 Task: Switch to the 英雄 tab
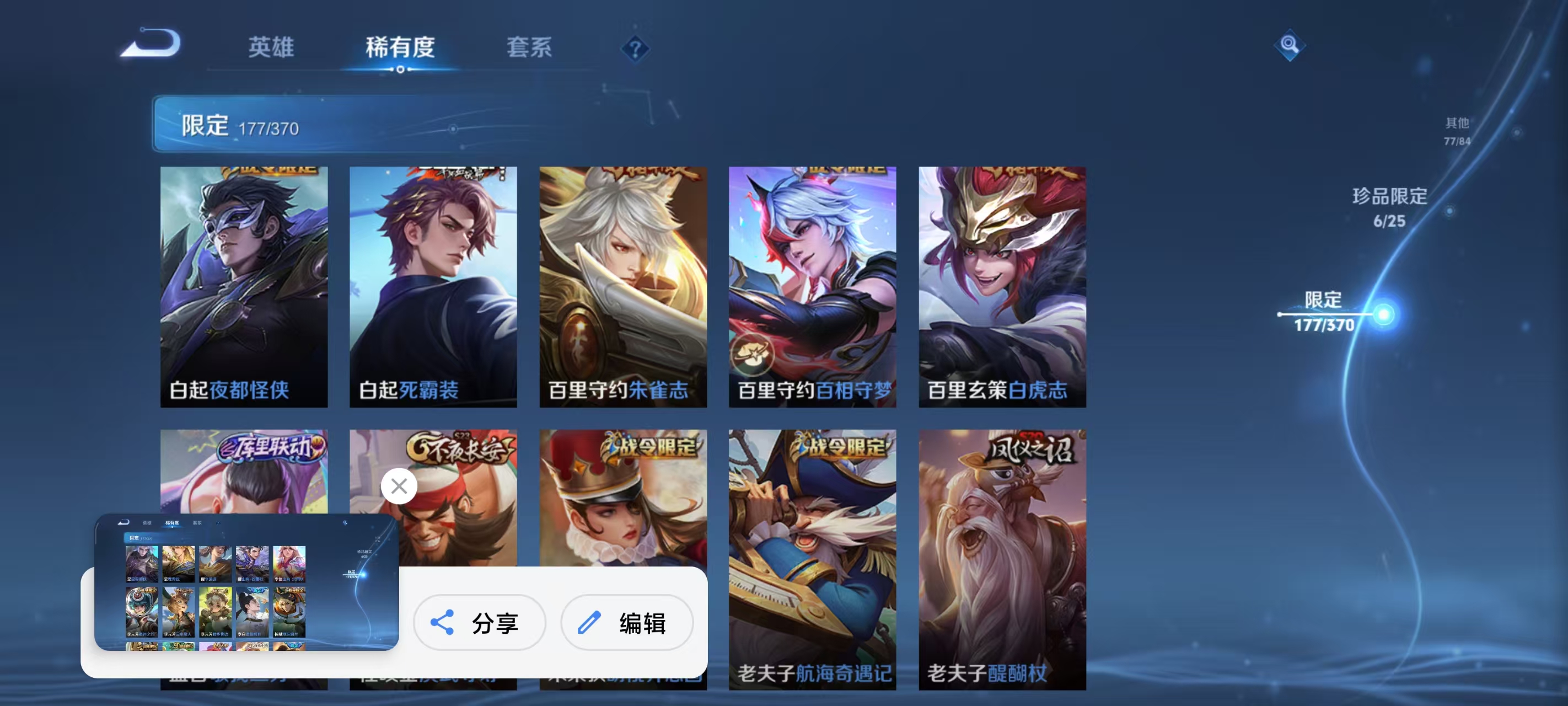click(271, 47)
